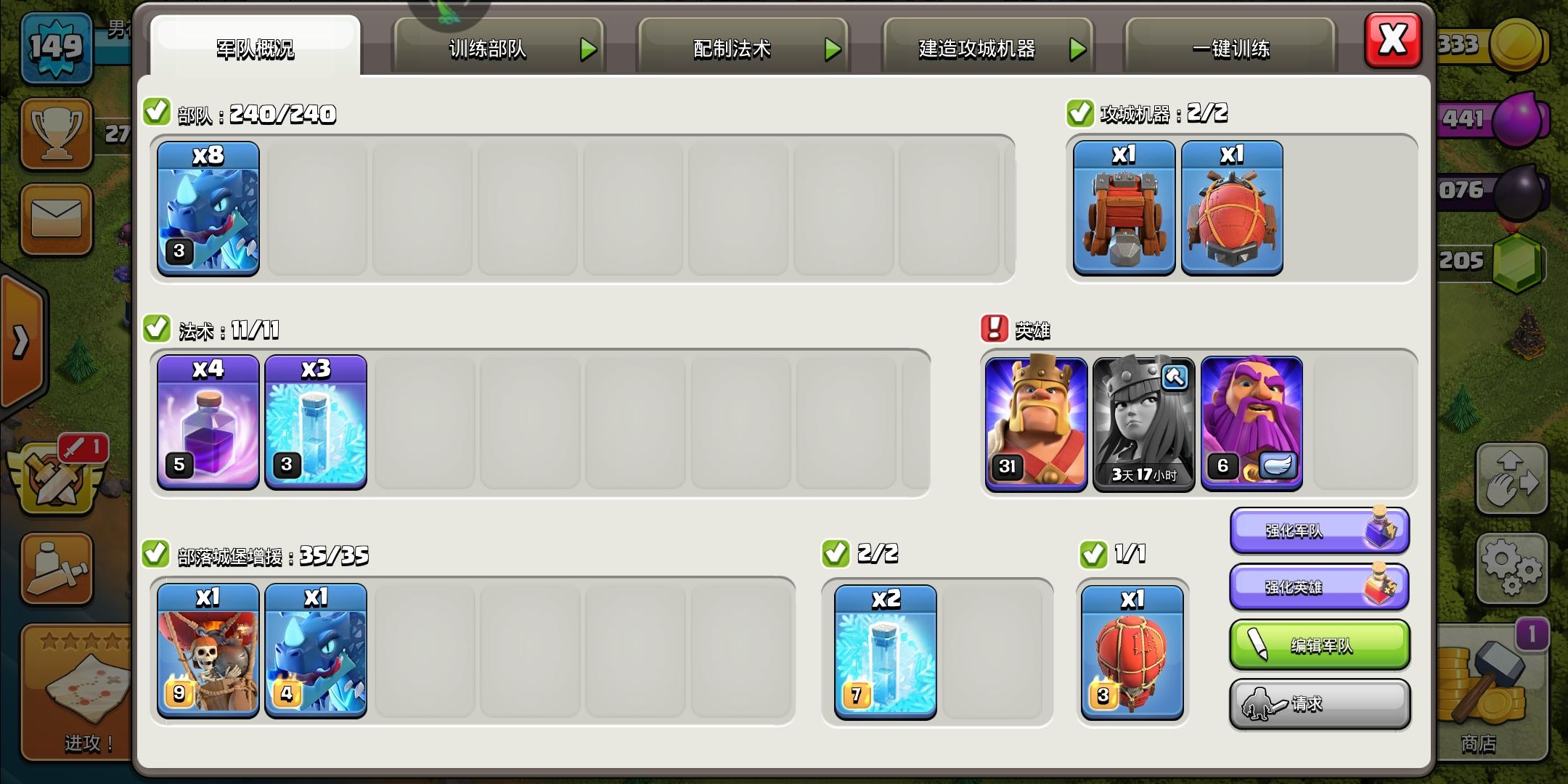1568x784 pixels.
Task: Select the Barbarian King hero portrait
Action: point(1035,423)
